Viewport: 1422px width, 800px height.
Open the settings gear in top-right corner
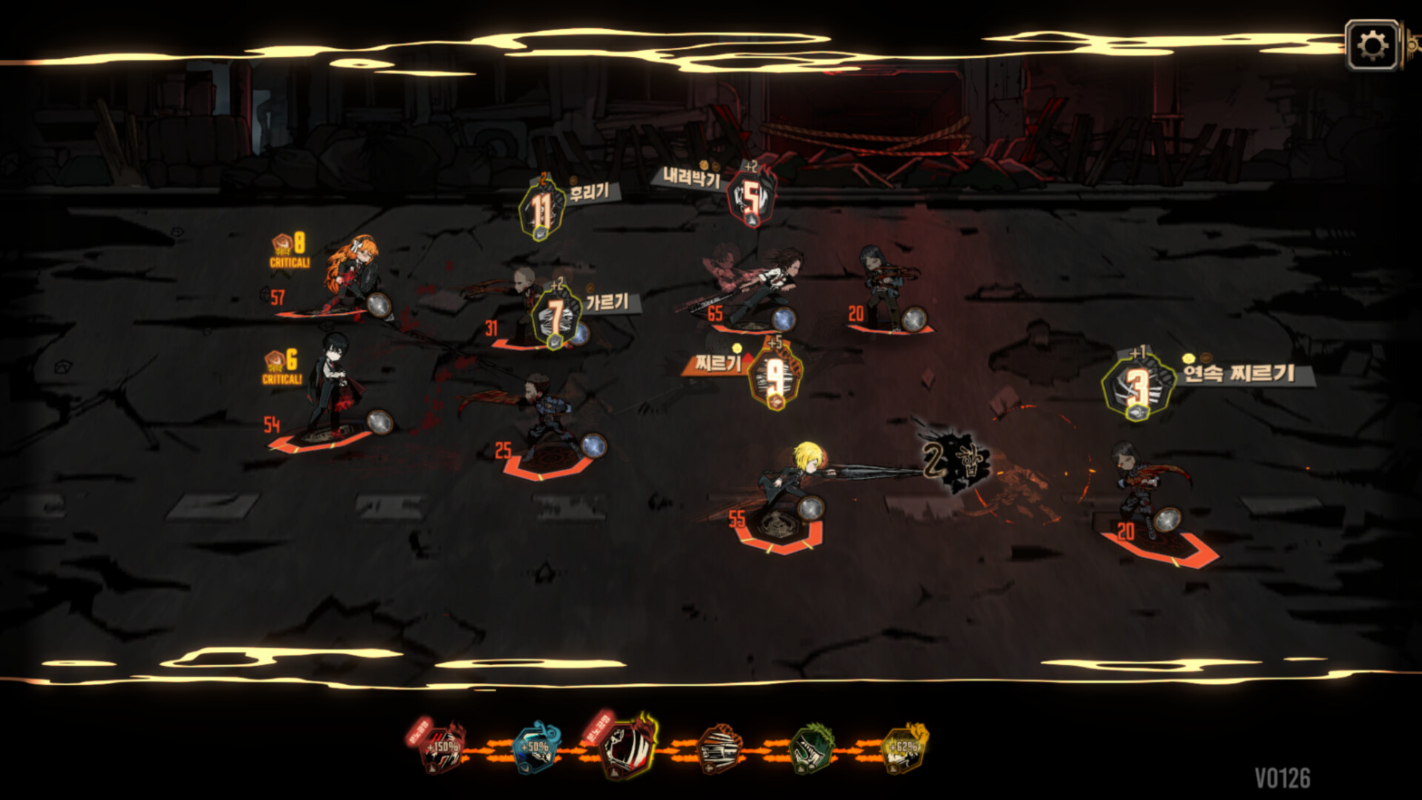click(1373, 43)
